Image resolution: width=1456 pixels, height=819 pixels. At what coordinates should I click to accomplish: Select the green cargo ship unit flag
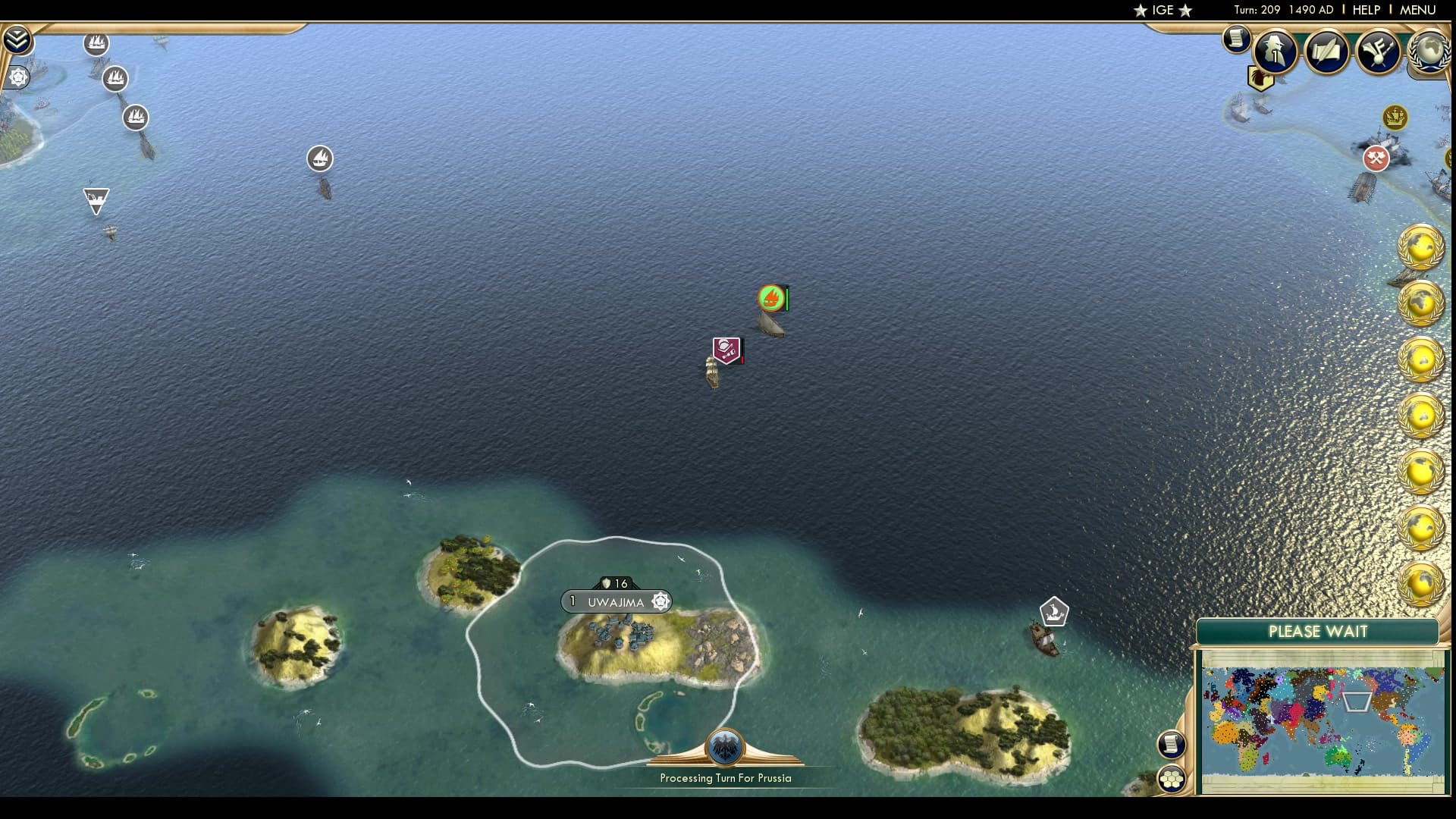(769, 299)
